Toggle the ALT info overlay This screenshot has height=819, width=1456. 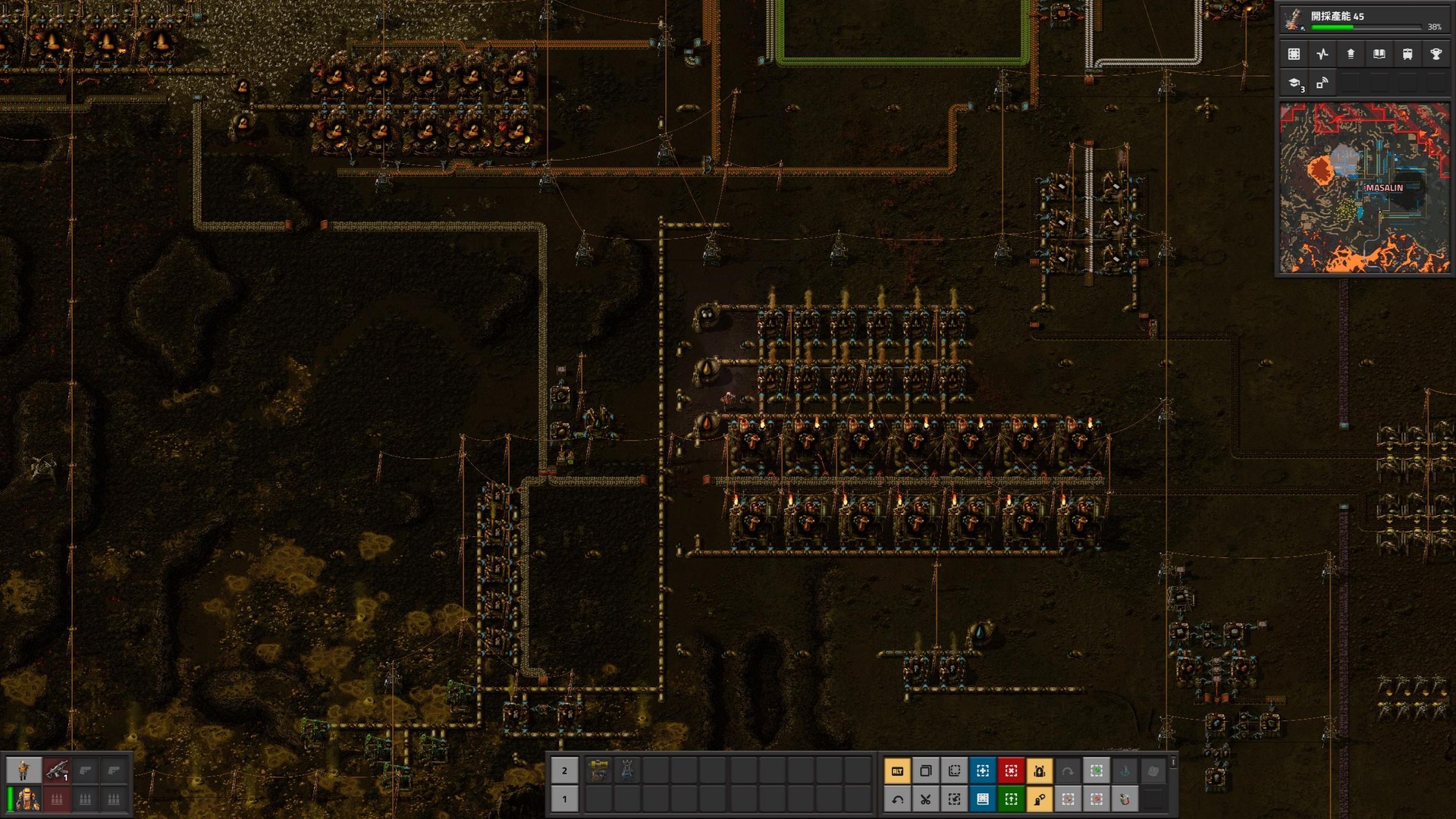click(x=897, y=770)
